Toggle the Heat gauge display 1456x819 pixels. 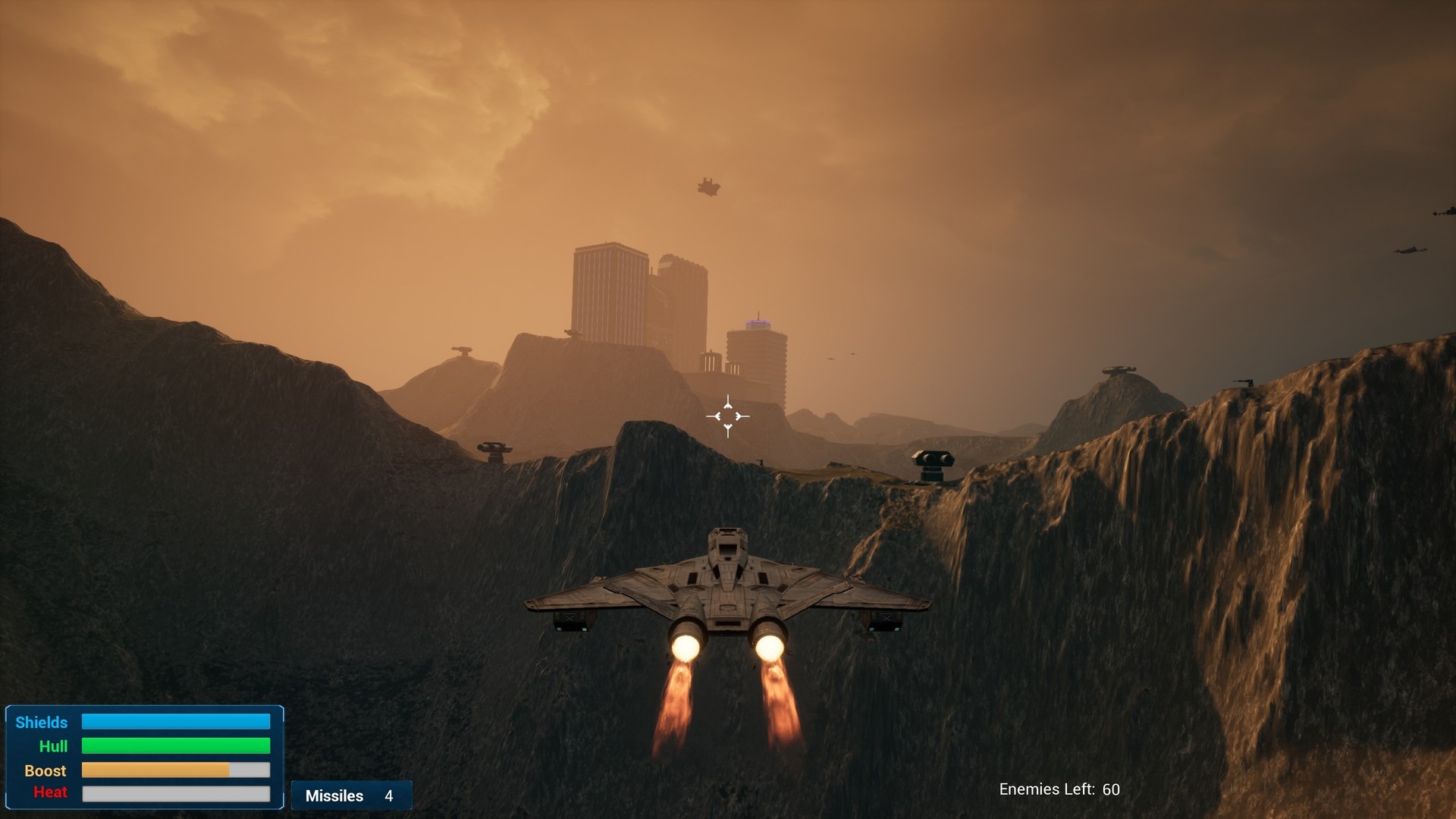click(176, 795)
